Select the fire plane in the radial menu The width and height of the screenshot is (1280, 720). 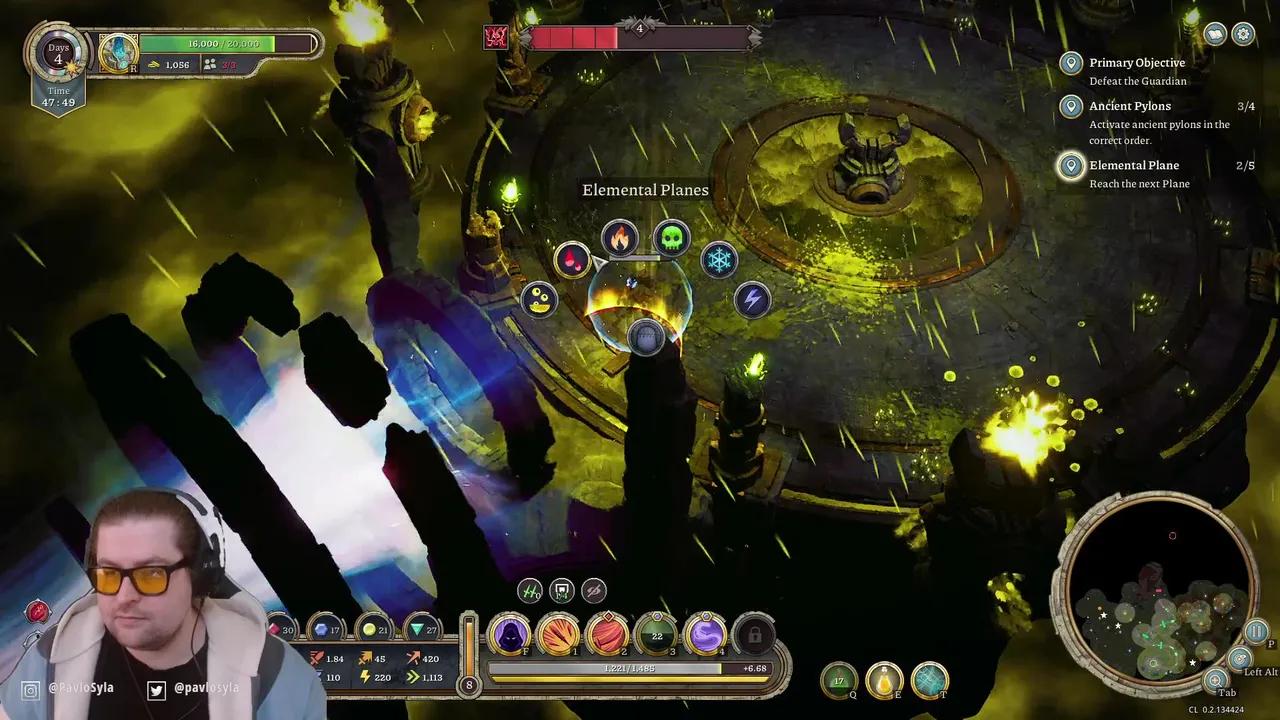pos(620,239)
